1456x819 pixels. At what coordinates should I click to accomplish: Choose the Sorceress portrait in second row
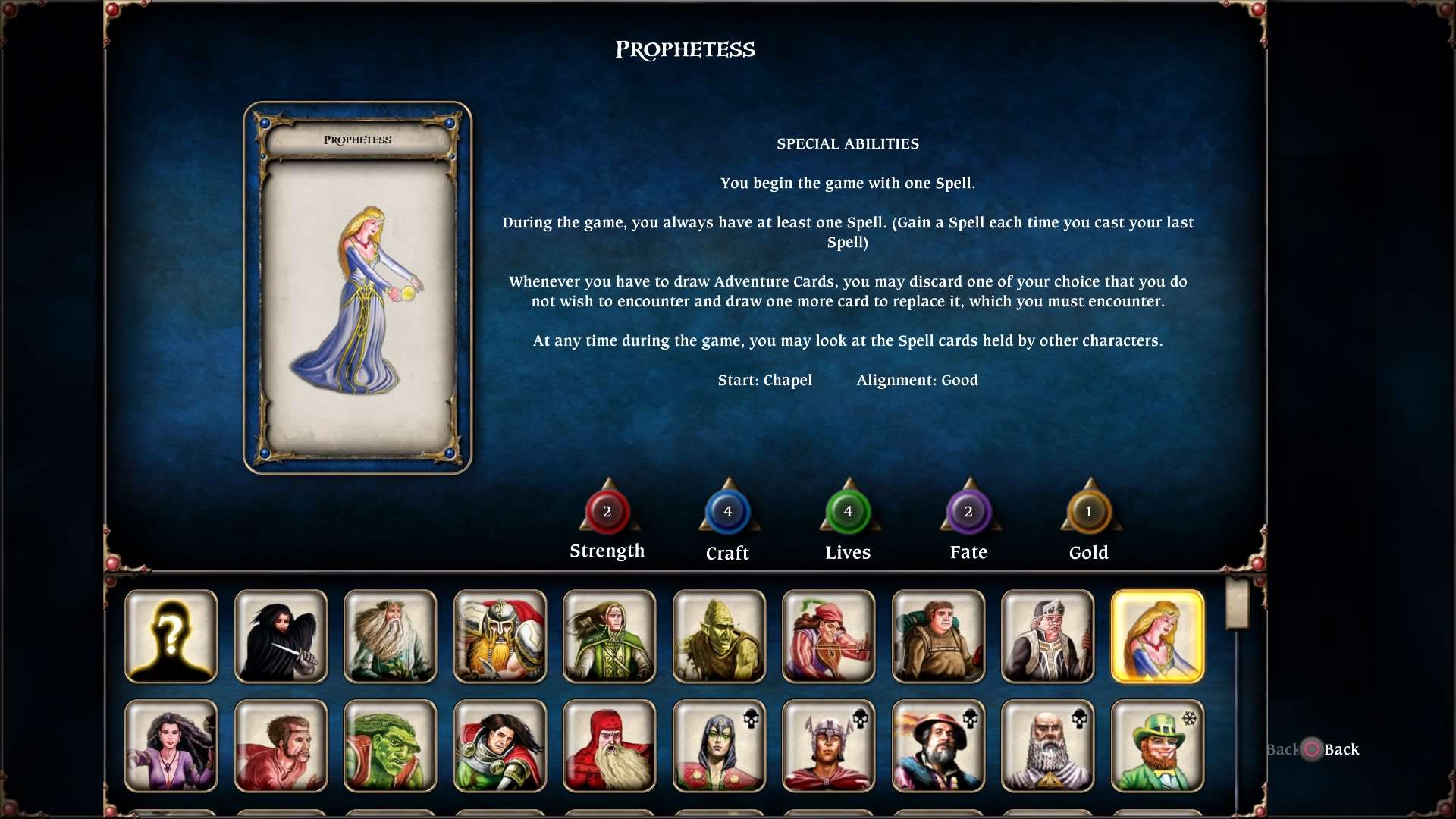(x=171, y=745)
